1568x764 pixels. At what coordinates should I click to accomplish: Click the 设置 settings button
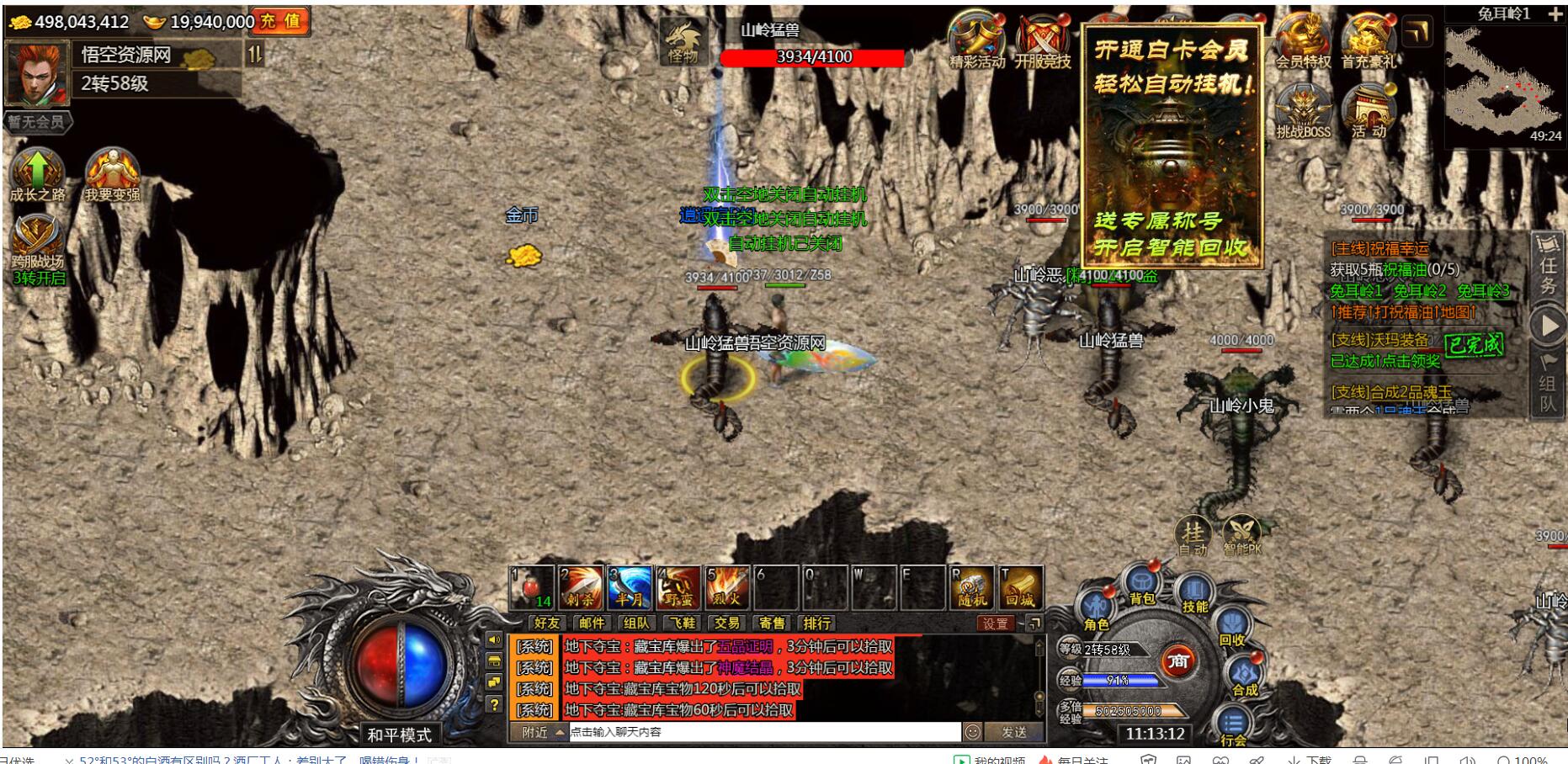[995, 623]
